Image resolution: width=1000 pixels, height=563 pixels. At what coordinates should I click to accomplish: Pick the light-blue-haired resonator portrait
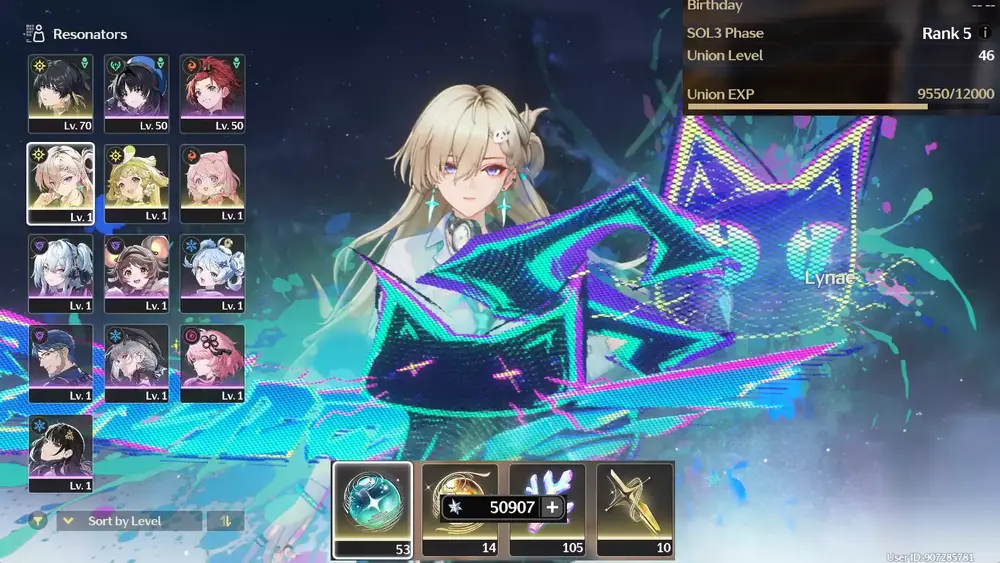213,272
